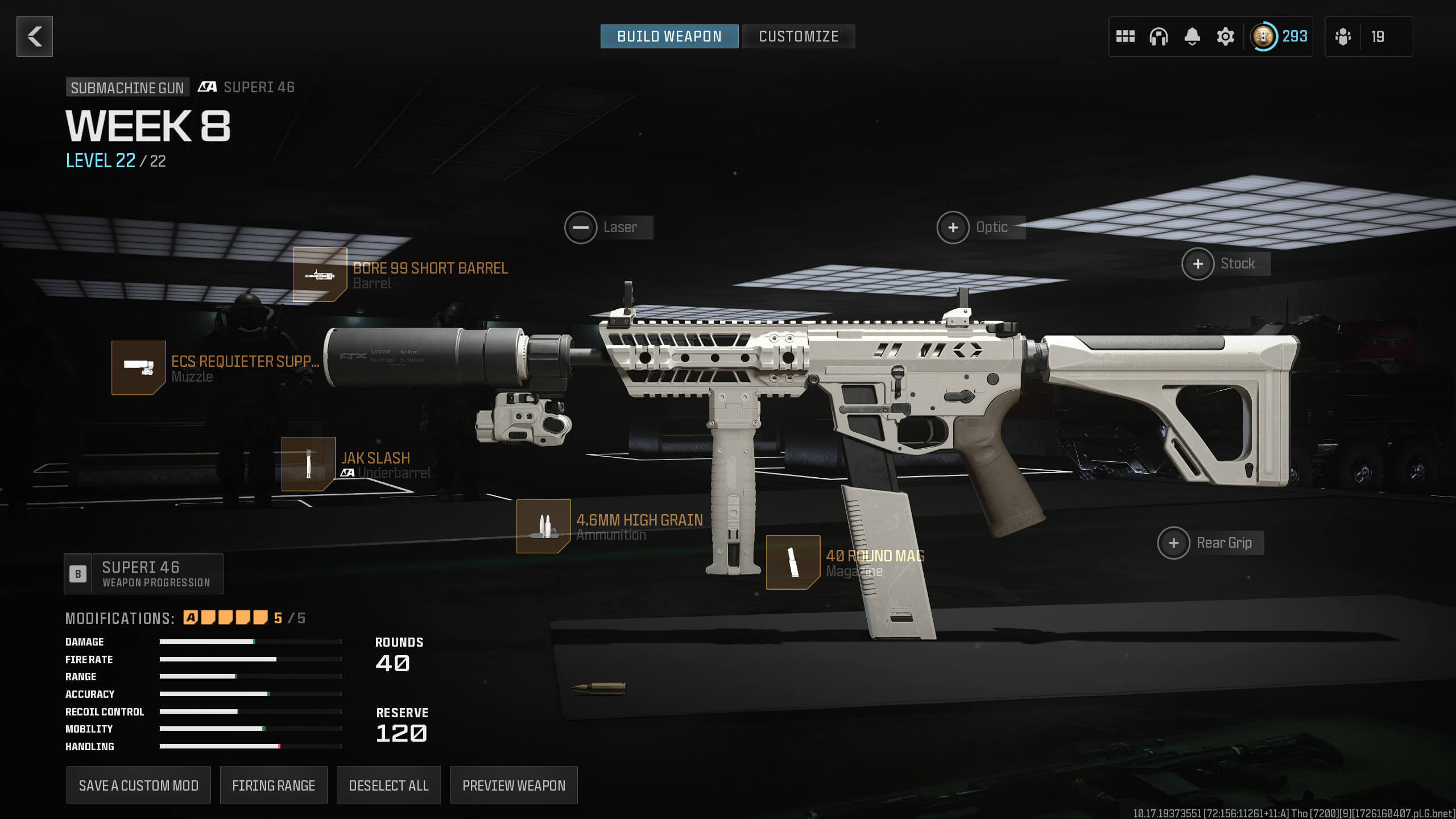
Task: Choose the 4.6mm High Grain ammunition slot
Action: [543, 526]
